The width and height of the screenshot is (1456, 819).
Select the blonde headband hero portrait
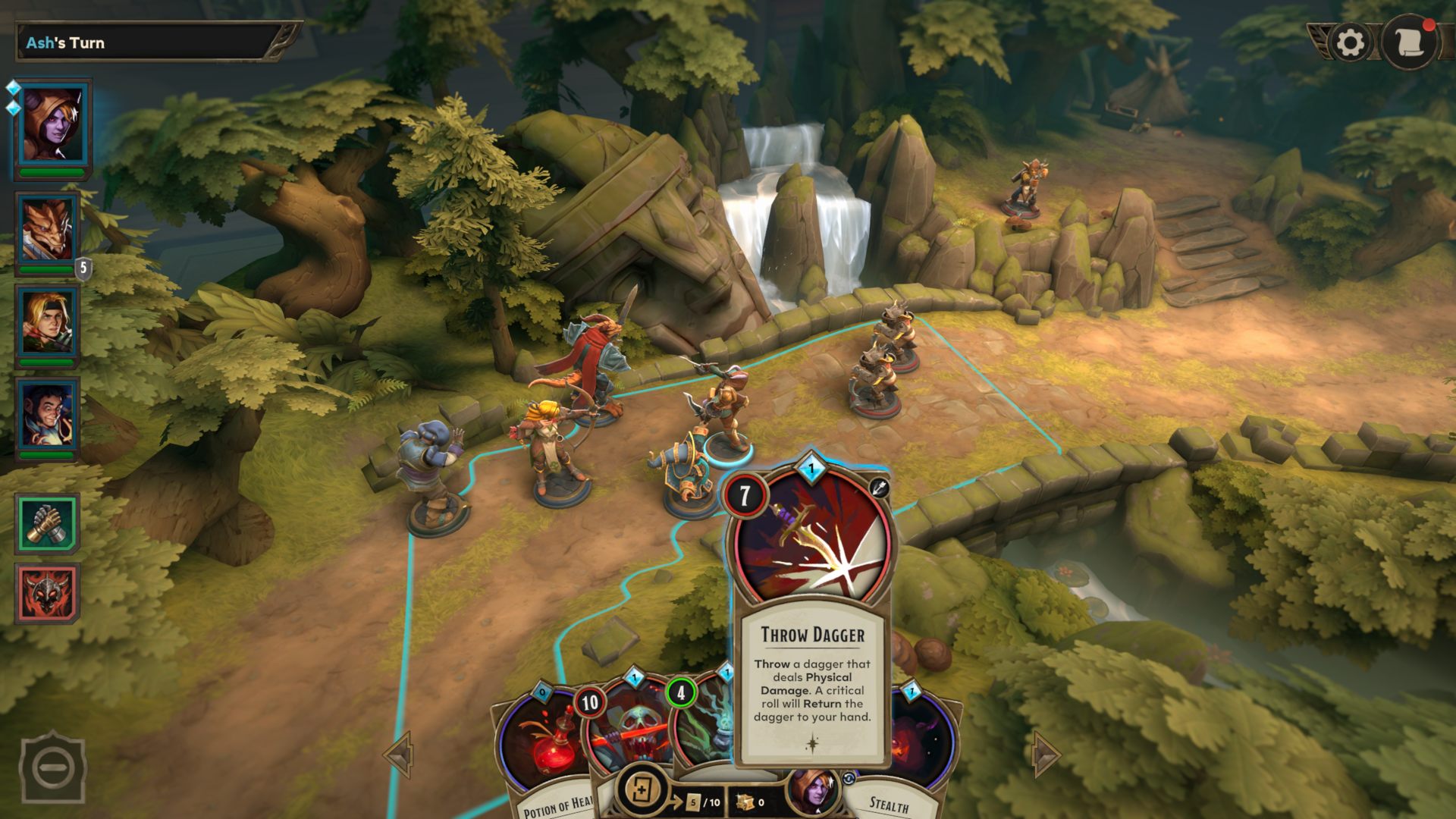pos(48,322)
